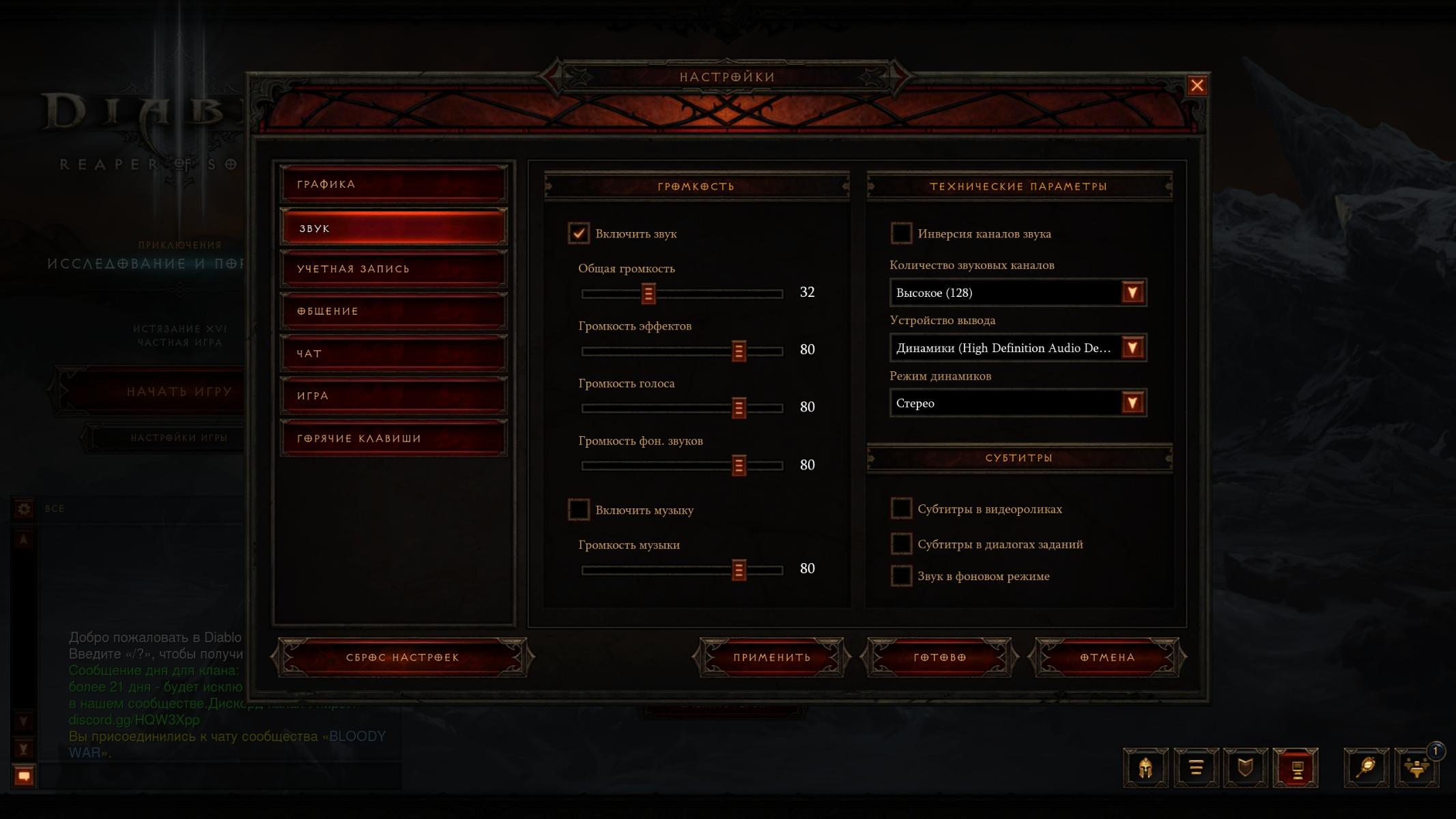This screenshot has height=819, width=1456.
Task: Expand the Устройство вывода dropdown
Action: coord(1132,348)
